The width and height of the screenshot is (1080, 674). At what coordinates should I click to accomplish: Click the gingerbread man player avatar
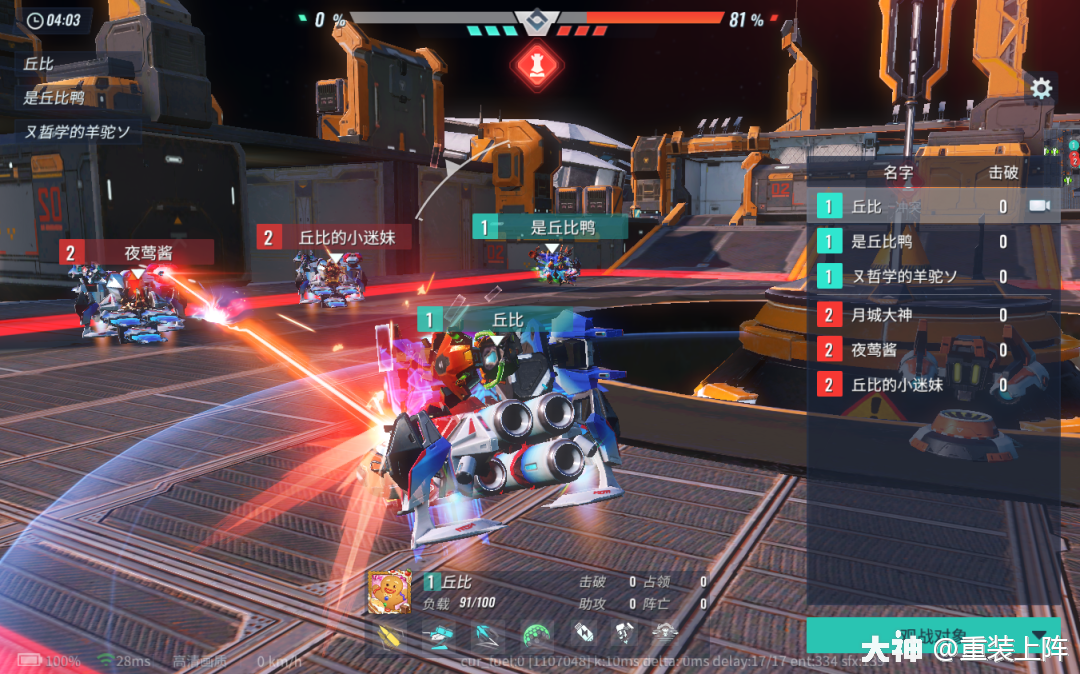[390, 593]
